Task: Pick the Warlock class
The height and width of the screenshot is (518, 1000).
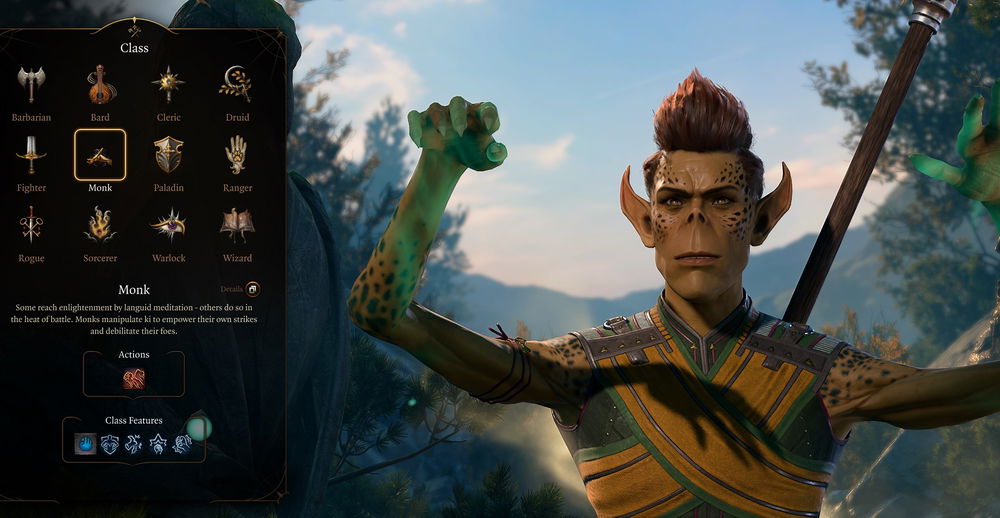Action: click(x=168, y=226)
